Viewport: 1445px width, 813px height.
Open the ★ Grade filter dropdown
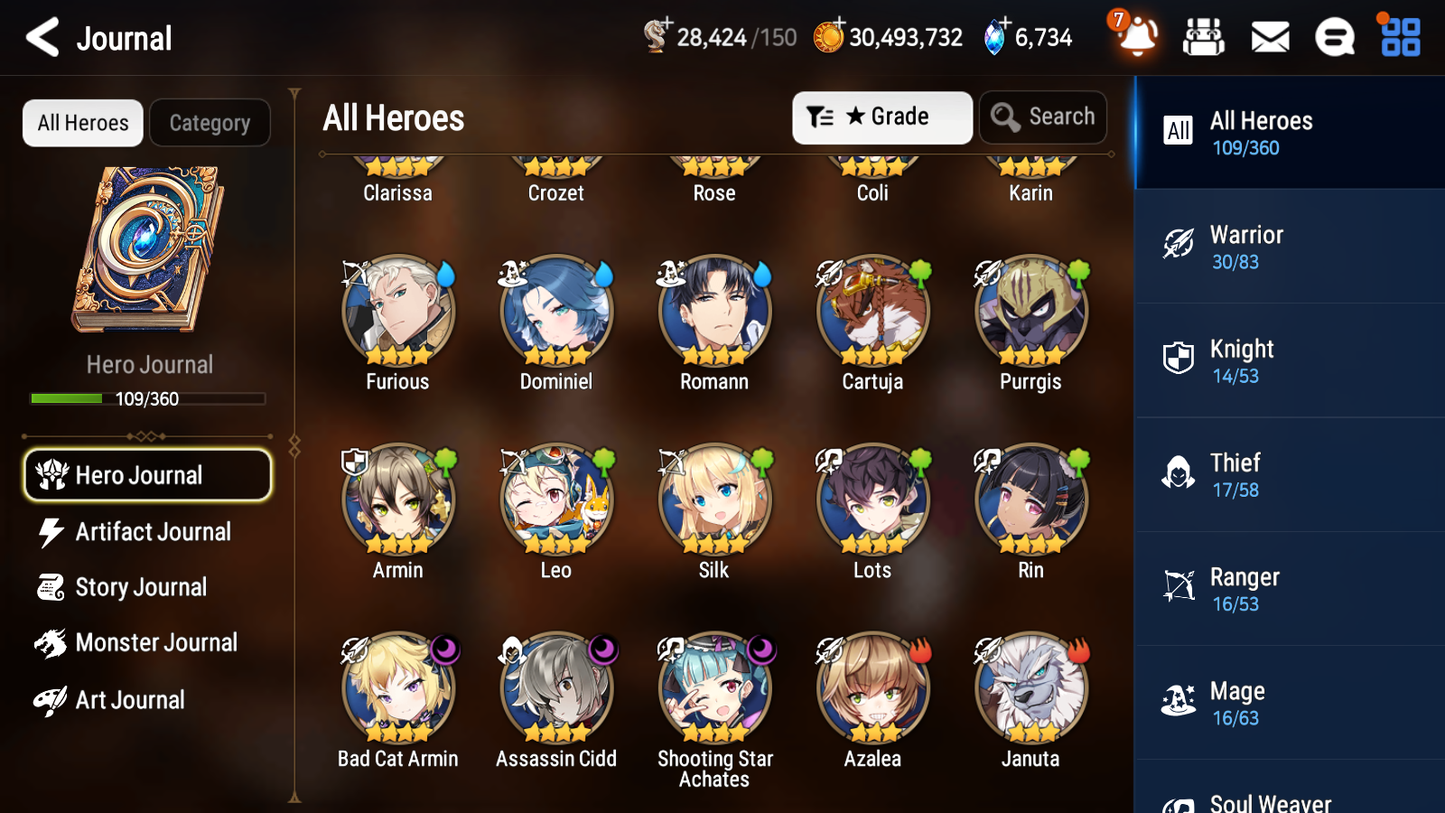tap(882, 117)
